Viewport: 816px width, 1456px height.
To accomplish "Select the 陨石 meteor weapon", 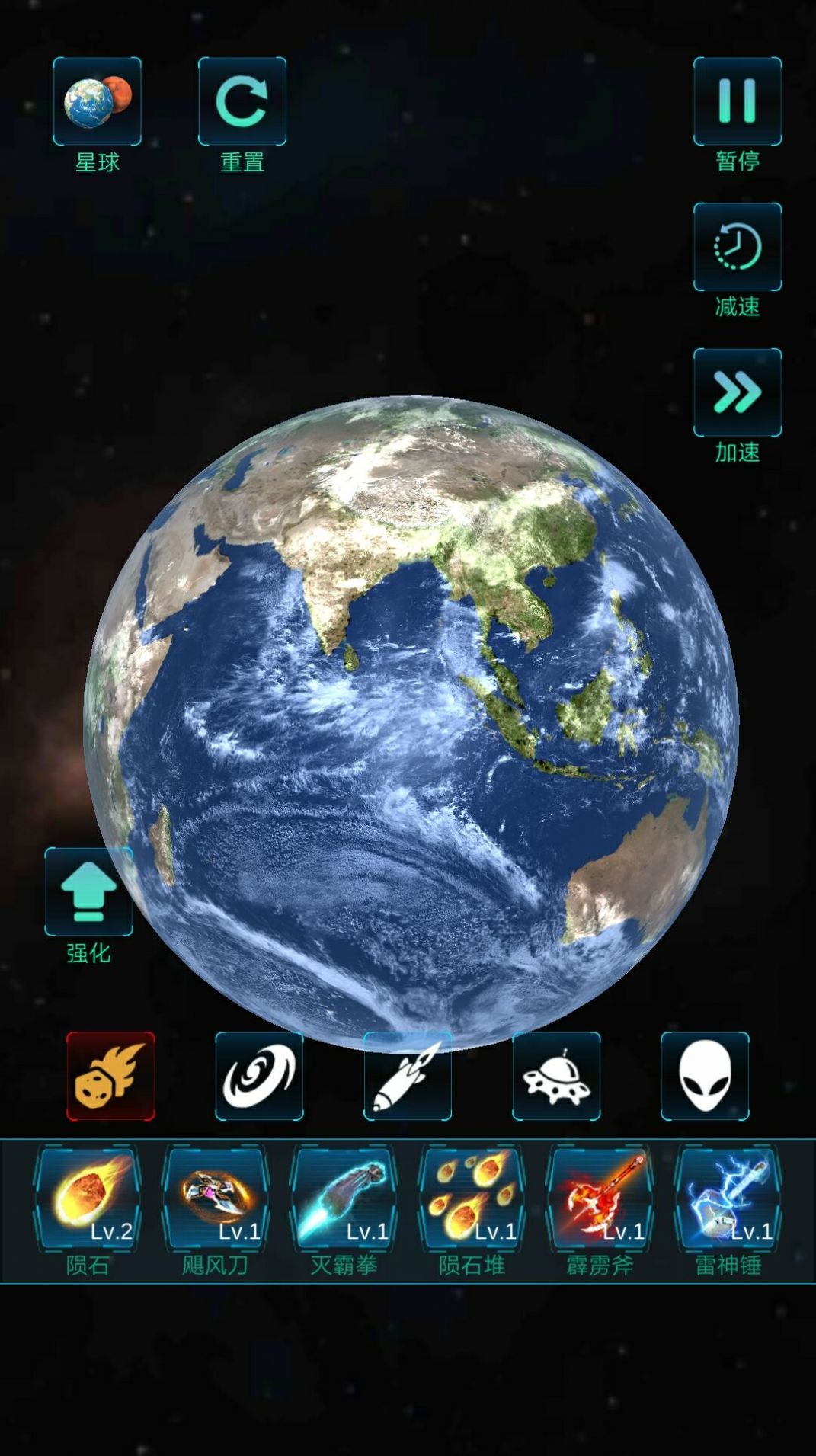I will tap(87, 1199).
